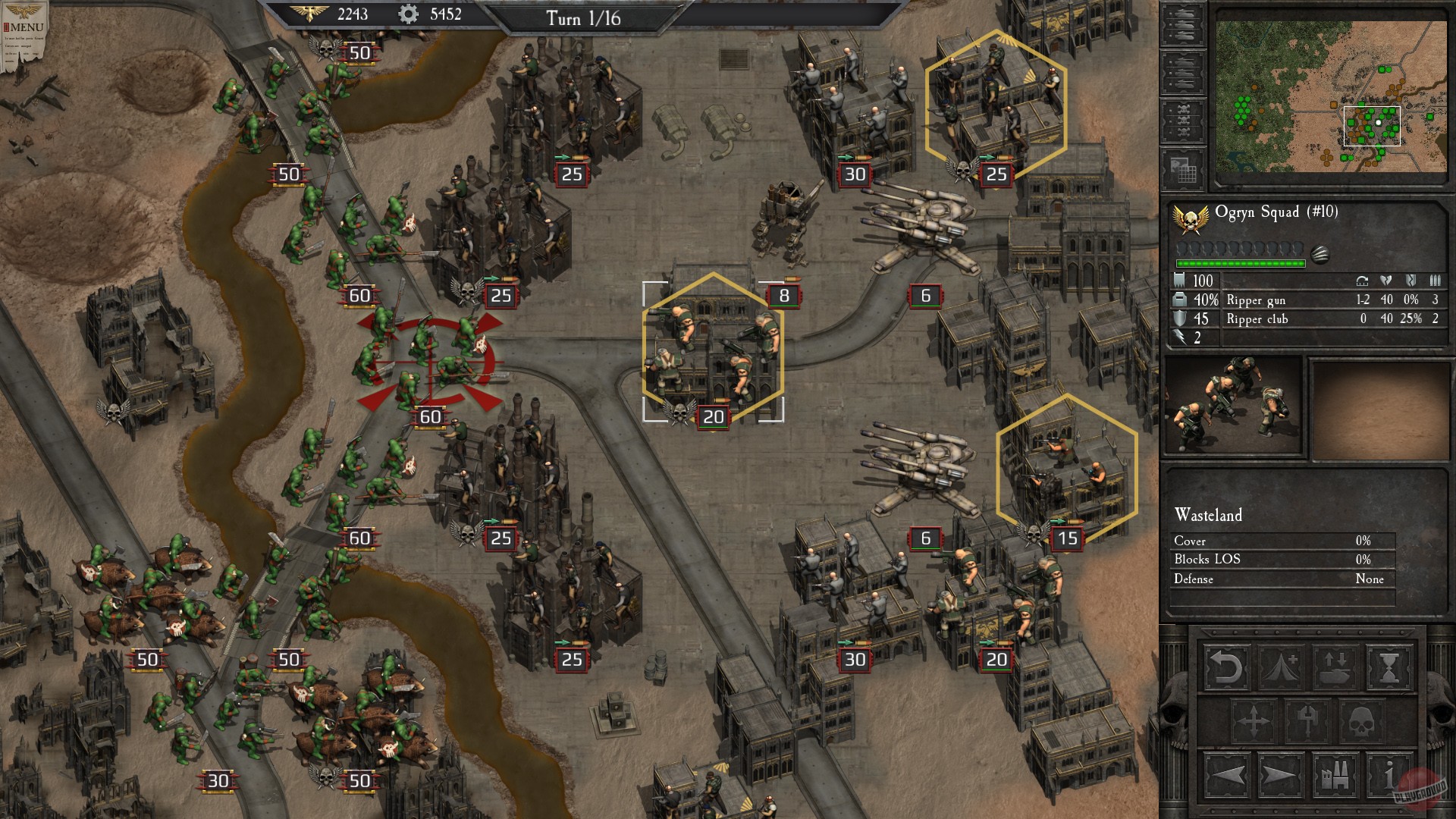The image size is (1456, 819).
Task: Toggle the skull-and-crossbones losses list
Action: [1181, 119]
